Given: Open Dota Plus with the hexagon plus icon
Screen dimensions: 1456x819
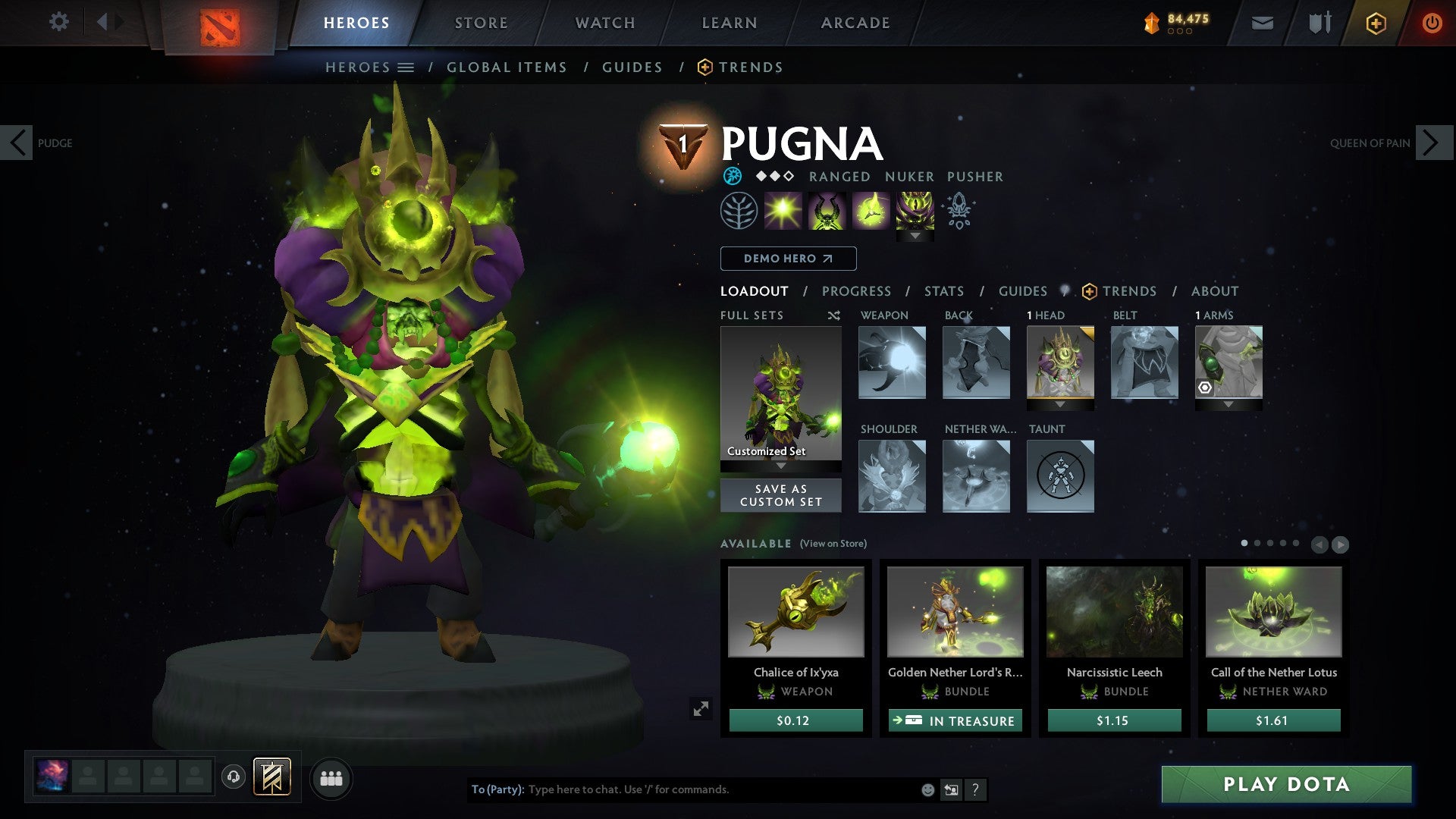Looking at the screenshot, I should click(1376, 22).
